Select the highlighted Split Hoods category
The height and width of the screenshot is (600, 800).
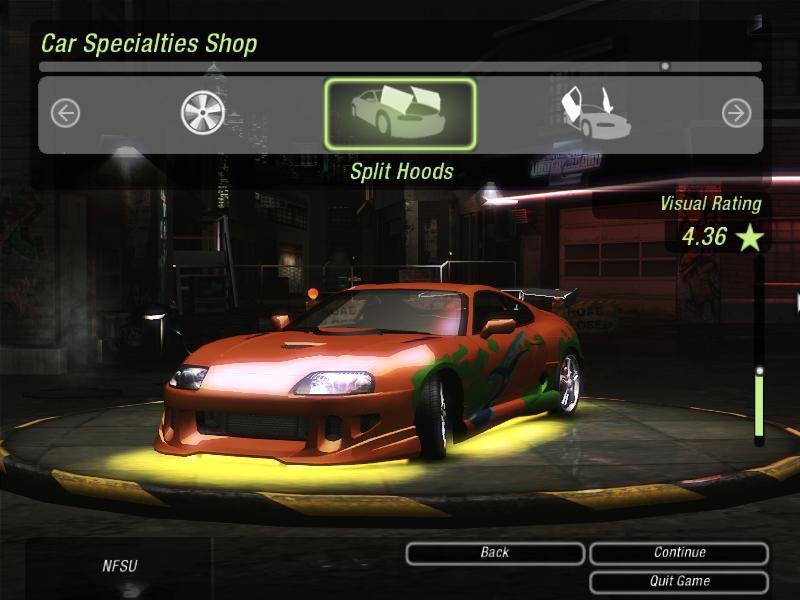coord(400,114)
